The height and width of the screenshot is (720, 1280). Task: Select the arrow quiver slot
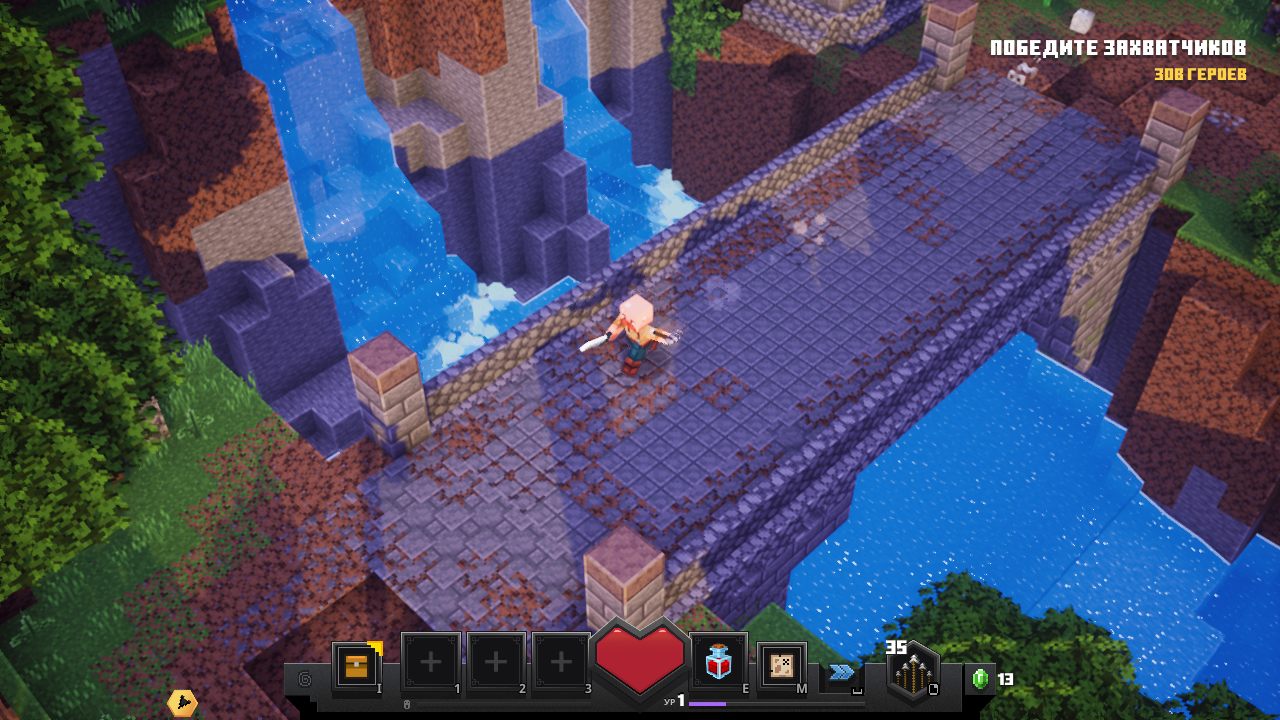point(911,674)
